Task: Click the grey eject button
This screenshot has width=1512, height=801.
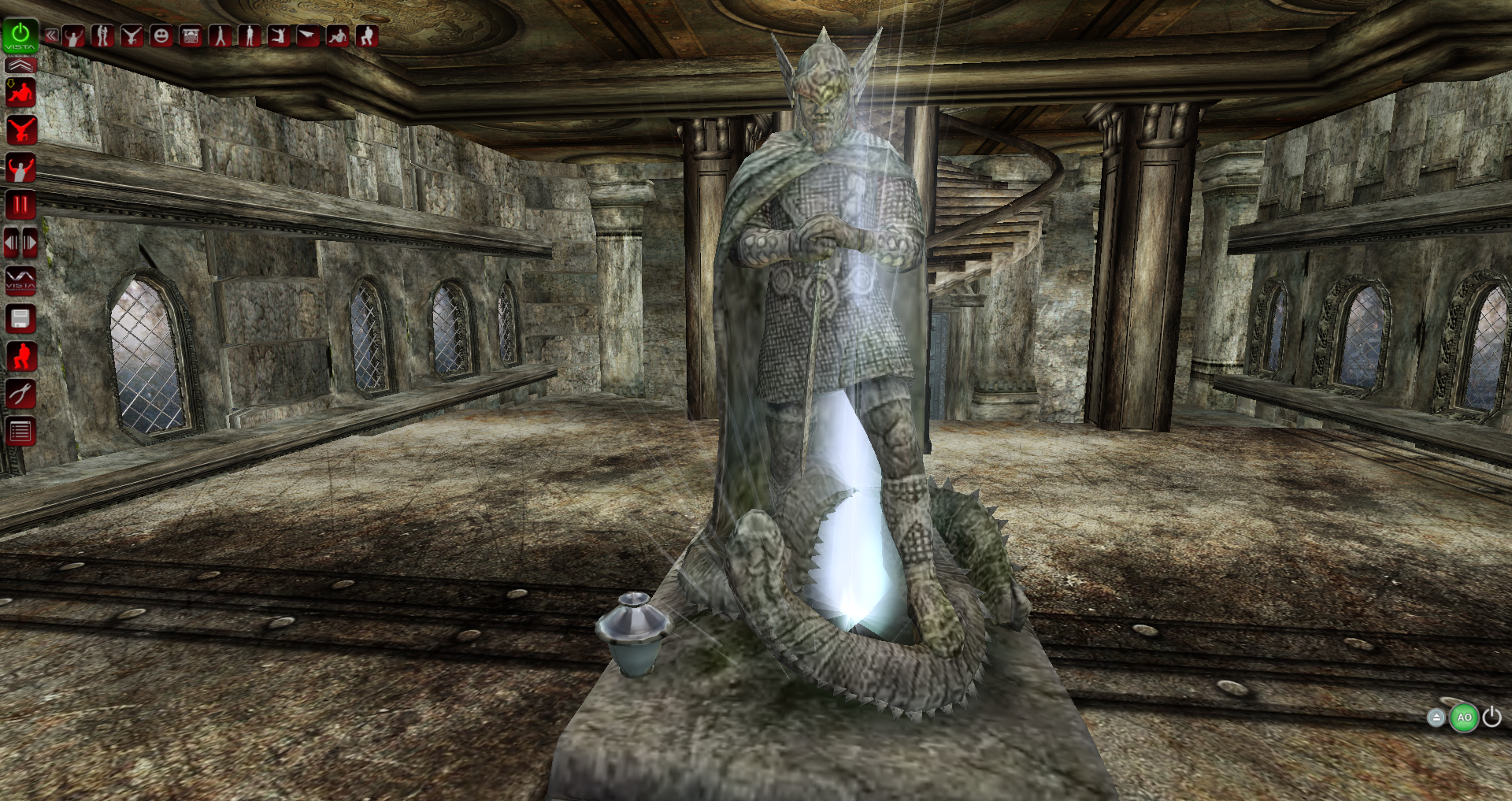Action: (x=1436, y=718)
